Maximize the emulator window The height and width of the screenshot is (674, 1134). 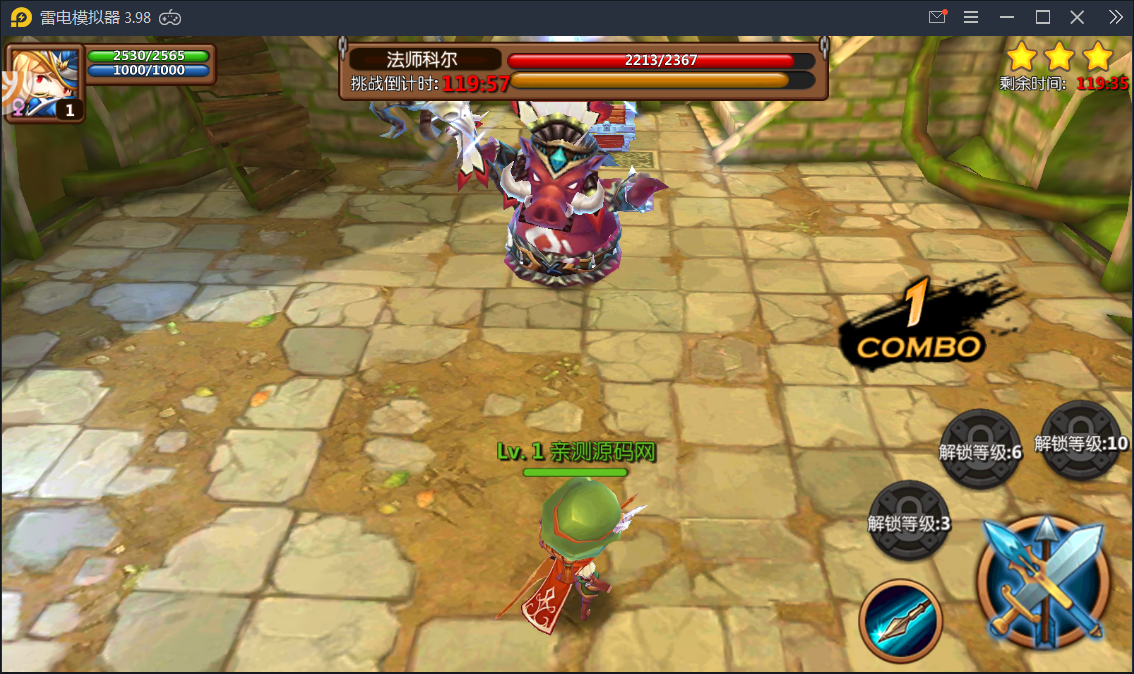(1042, 17)
